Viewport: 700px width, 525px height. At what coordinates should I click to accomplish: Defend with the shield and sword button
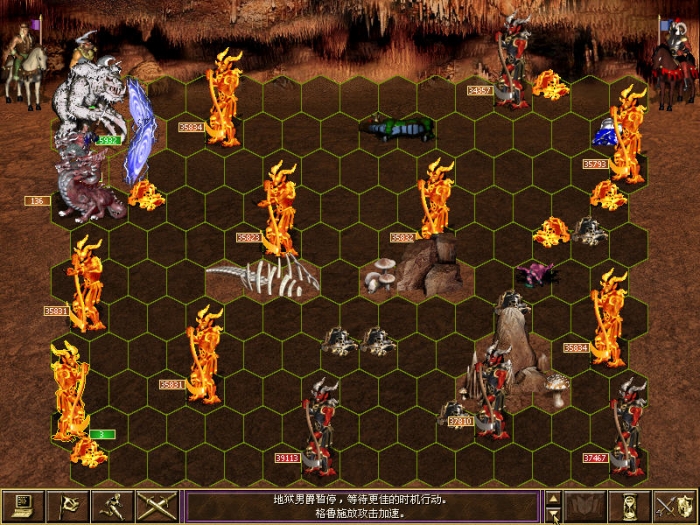tap(675, 505)
